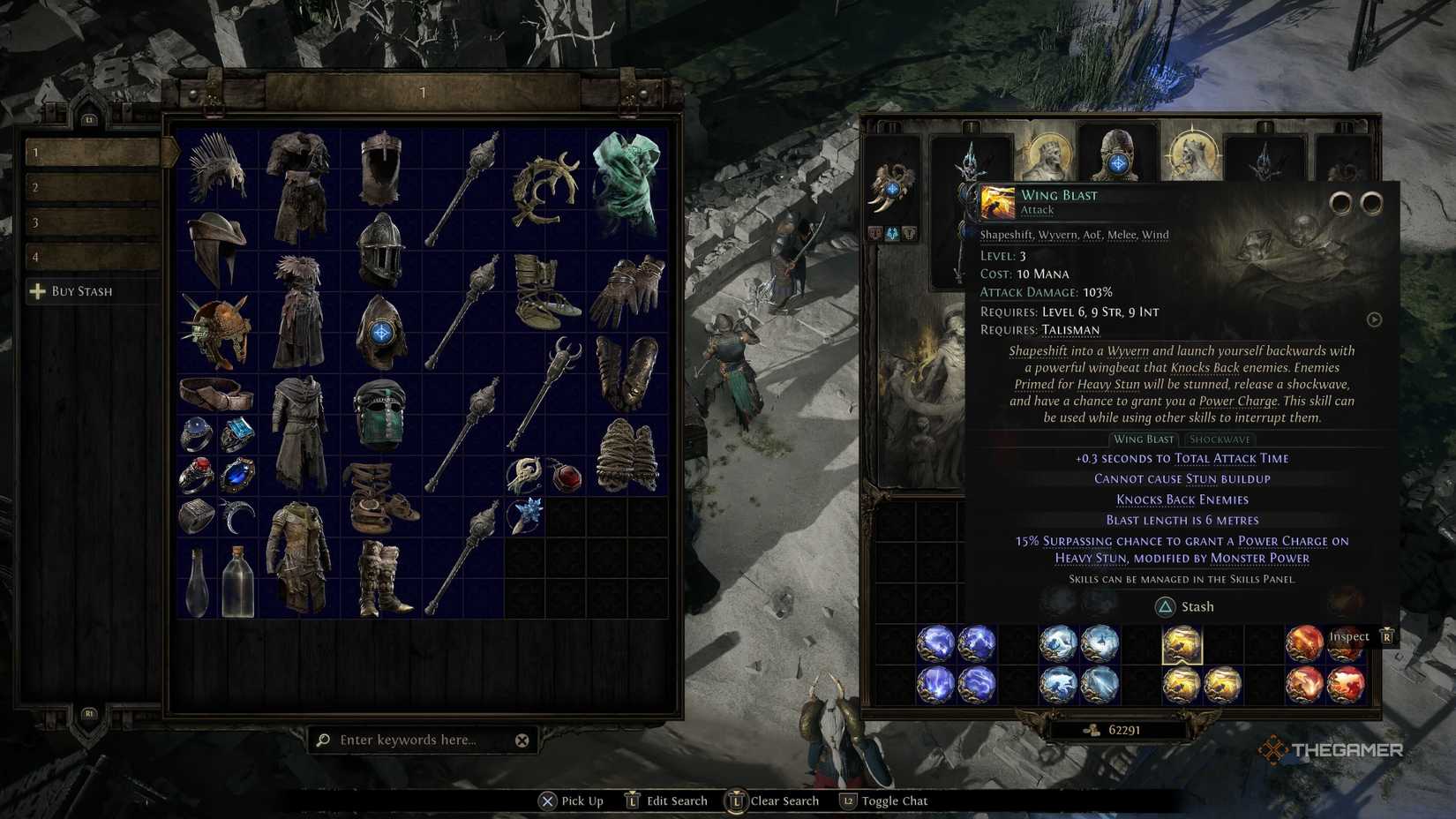This screenshot has width=1456, height=819.
Task: Click the magnifier icon in the search bar
Action: click(x=325, y=740)
